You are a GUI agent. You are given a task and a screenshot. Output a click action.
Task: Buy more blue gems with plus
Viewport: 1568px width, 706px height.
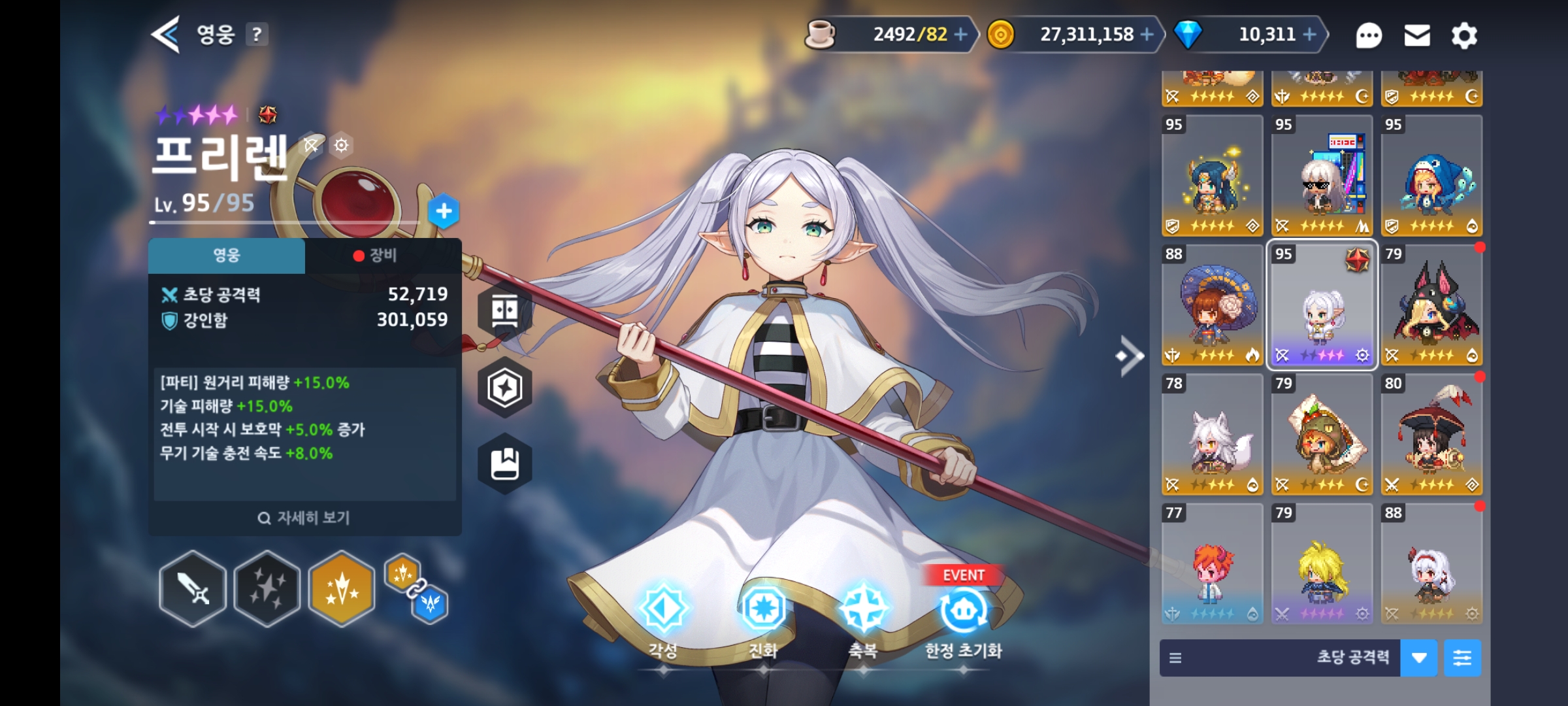click(x=1310, y=35)
